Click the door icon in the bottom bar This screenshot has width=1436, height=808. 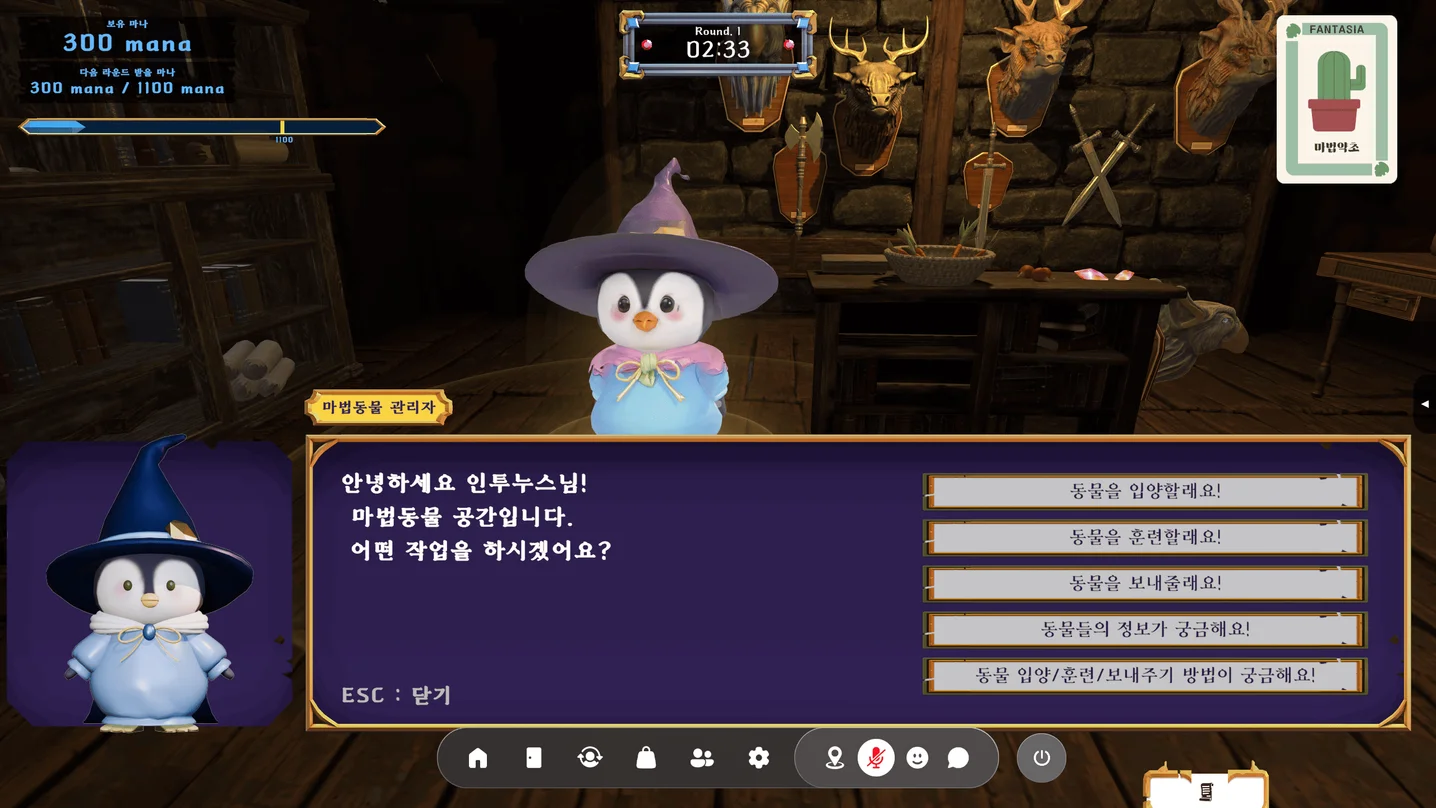tap(534, 758)
